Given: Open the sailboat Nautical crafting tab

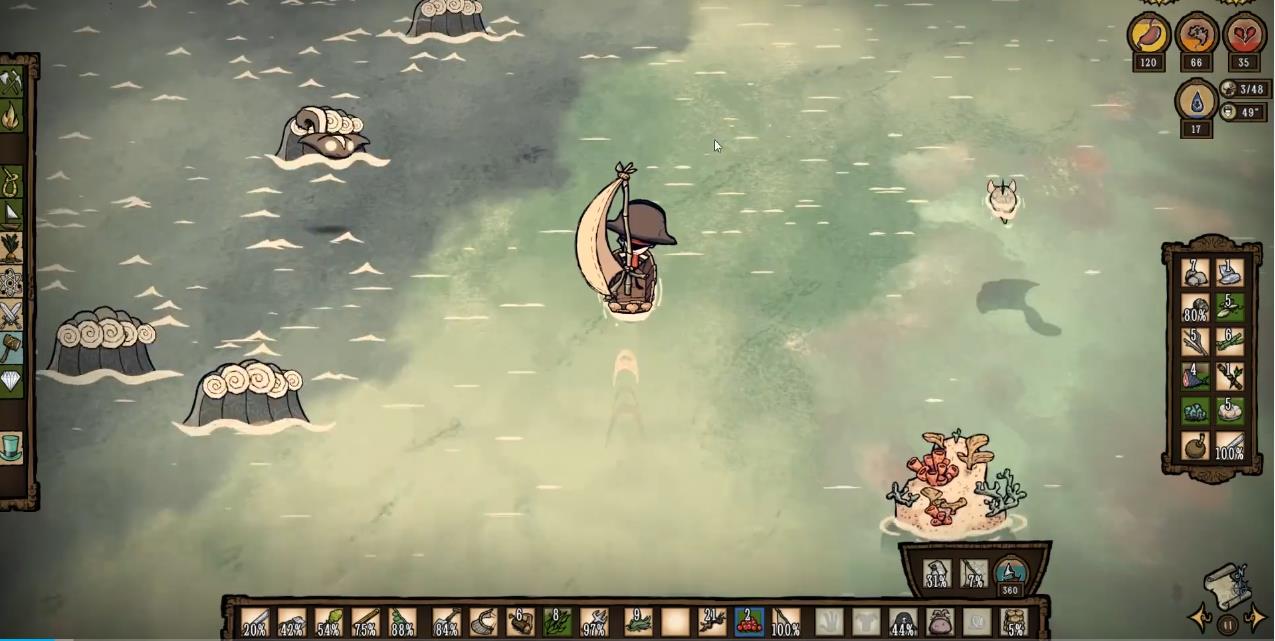Looking at the screenshot, I should (12, 214).
